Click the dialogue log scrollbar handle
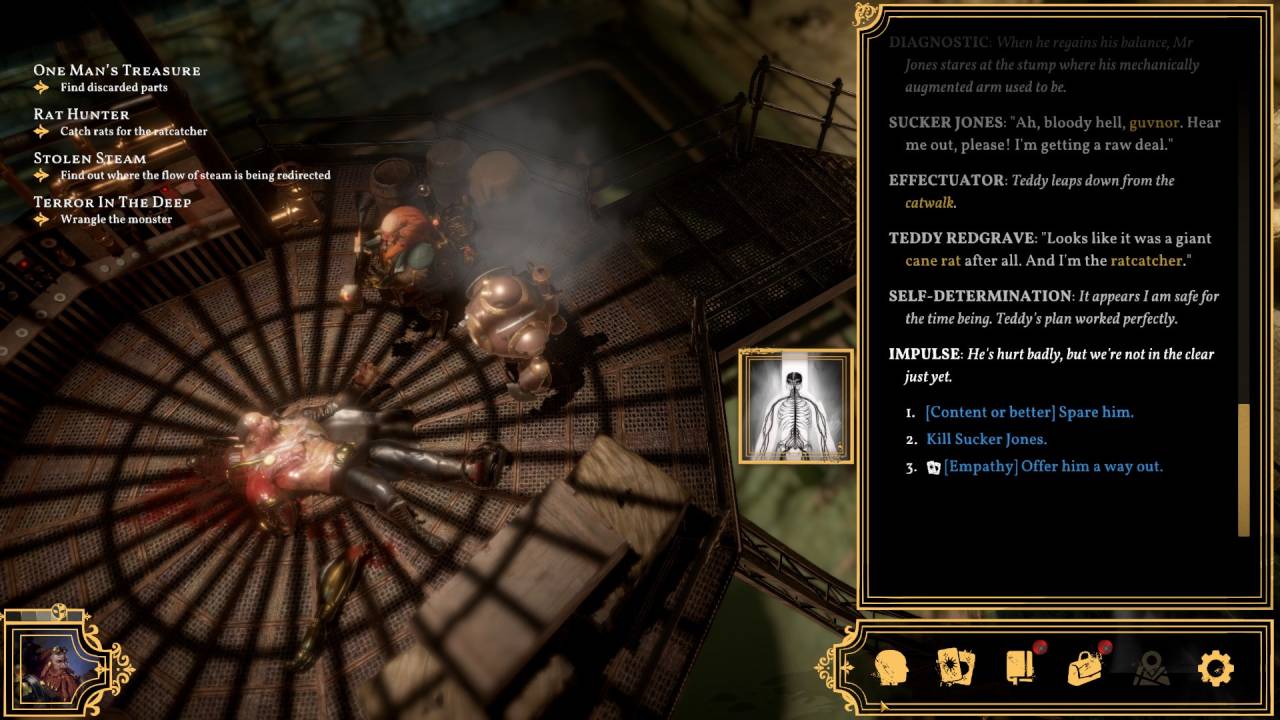 (x=1243, y=468)
